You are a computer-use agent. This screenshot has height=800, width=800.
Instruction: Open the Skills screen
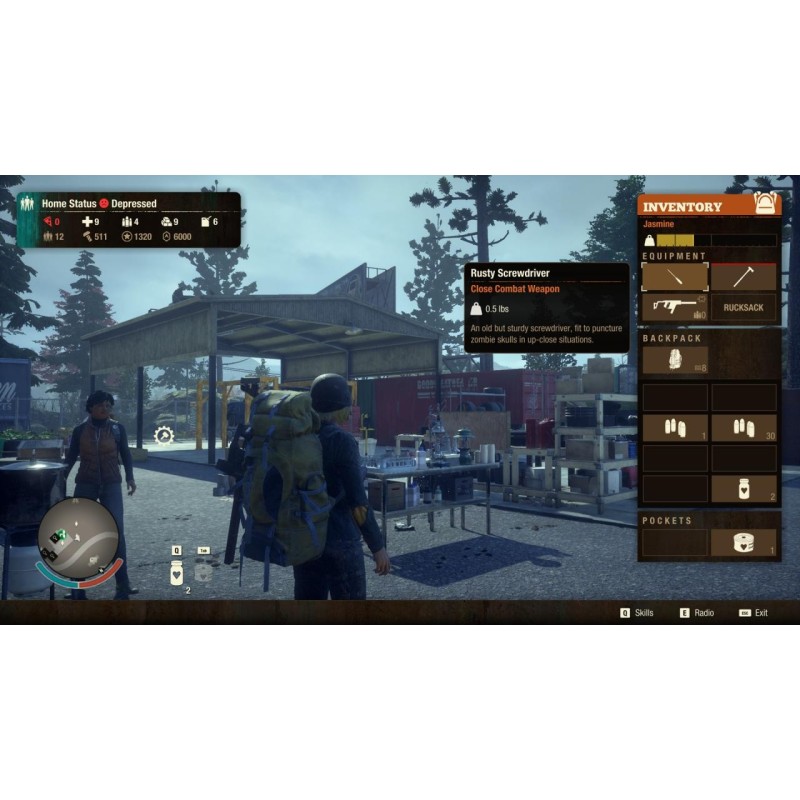point(637,612)
